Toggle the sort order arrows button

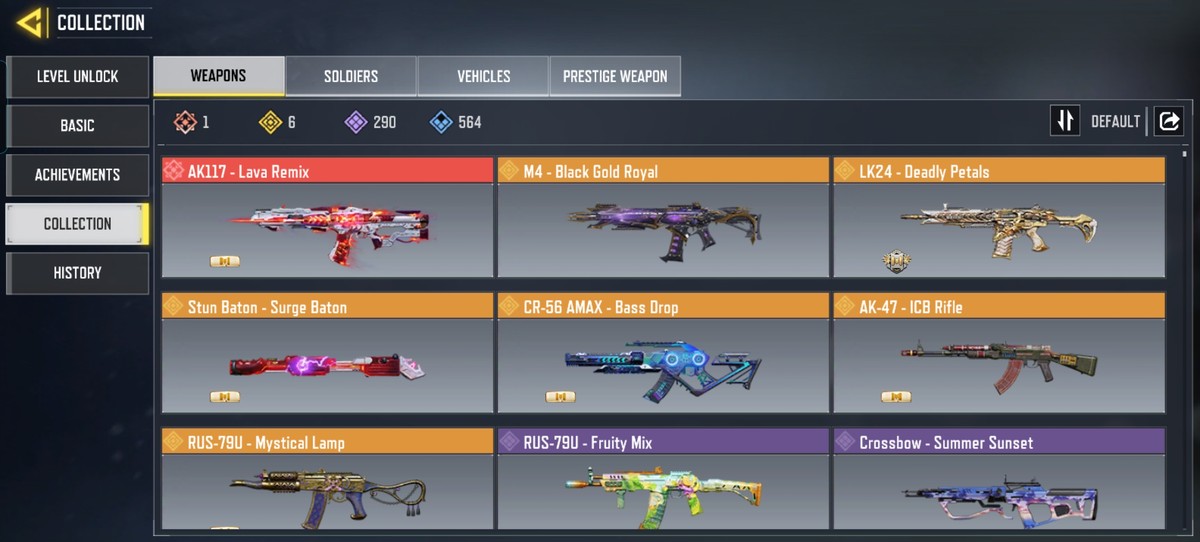[1065, 121]
